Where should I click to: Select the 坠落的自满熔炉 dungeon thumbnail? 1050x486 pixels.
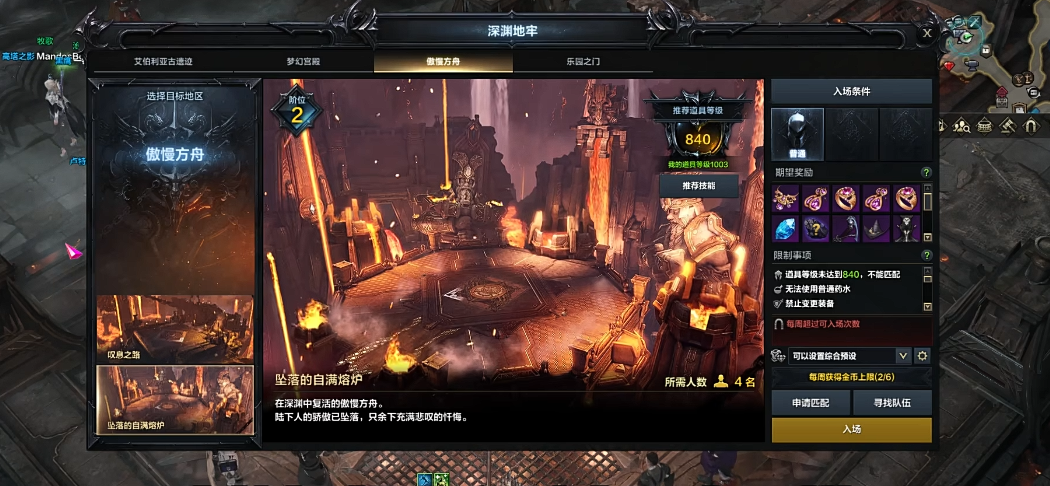(175, 400)
